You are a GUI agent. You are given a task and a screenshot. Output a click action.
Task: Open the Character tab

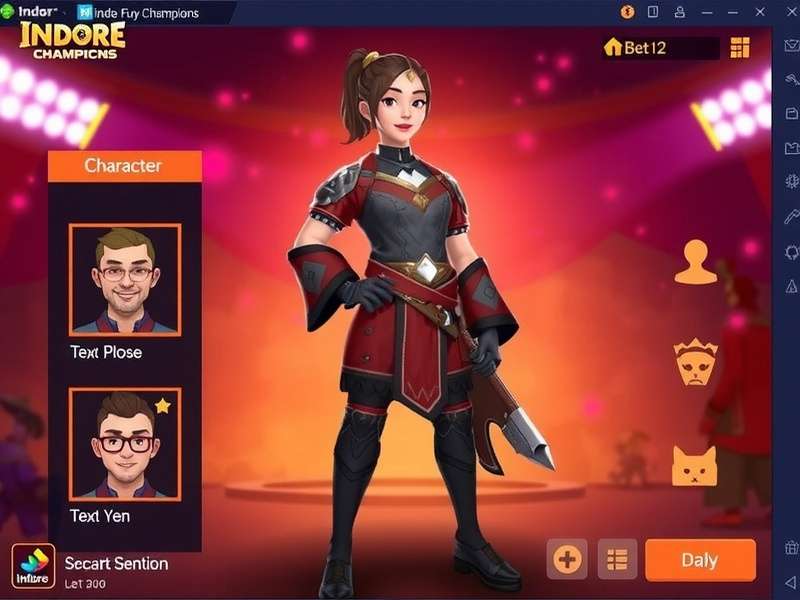[124, 165]
